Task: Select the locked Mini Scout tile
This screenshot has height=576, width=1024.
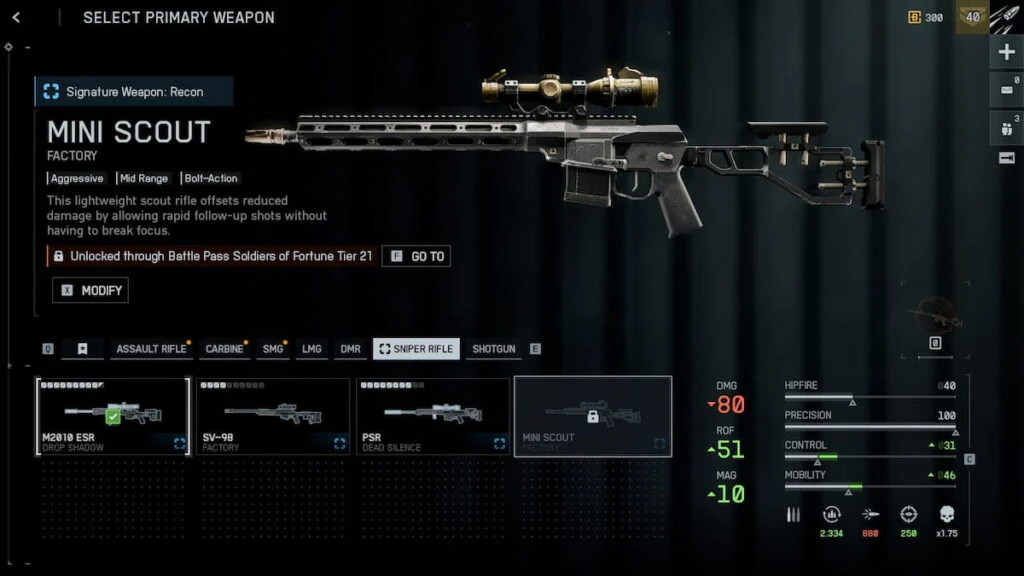Action: click(x=593, y=416)
